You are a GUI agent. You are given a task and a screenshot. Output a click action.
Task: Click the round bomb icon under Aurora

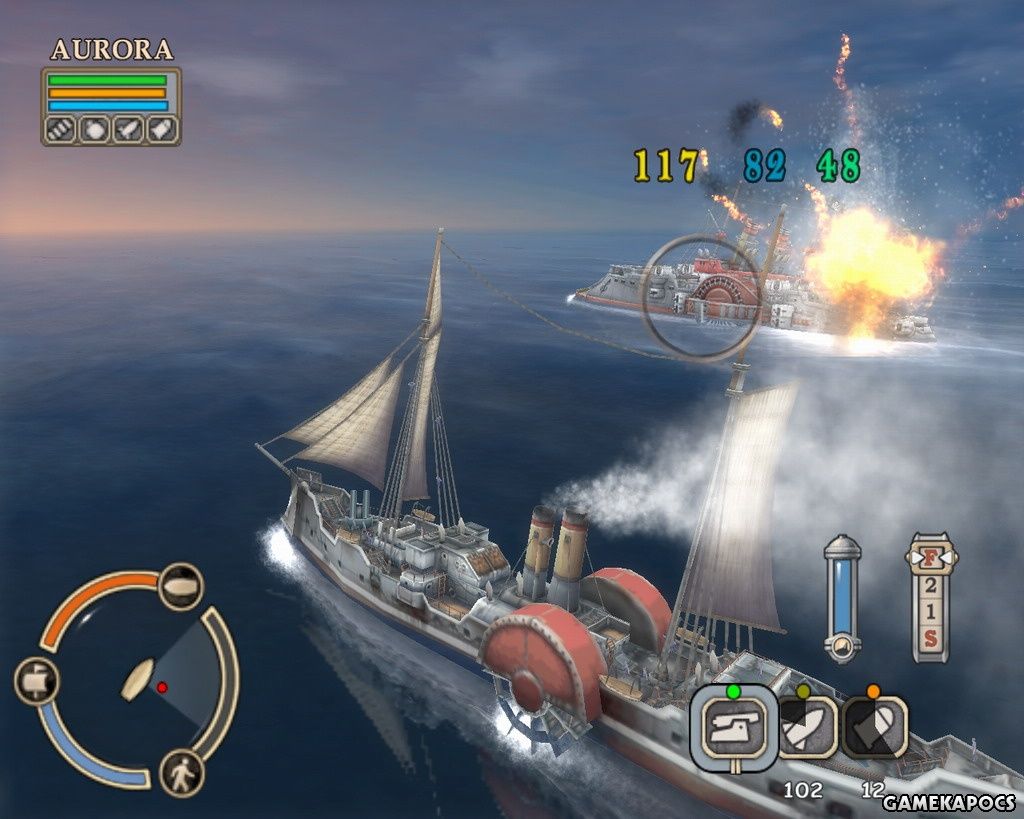[94, 129]
